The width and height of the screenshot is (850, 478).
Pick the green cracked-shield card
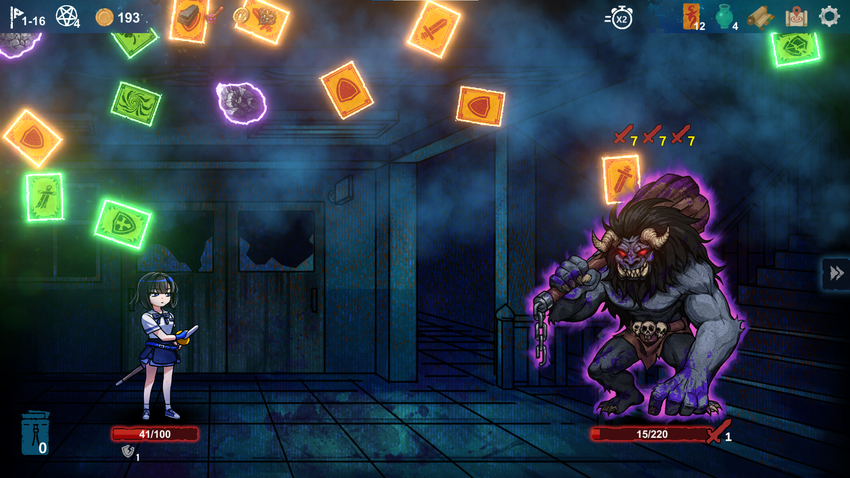click(796, 46)
